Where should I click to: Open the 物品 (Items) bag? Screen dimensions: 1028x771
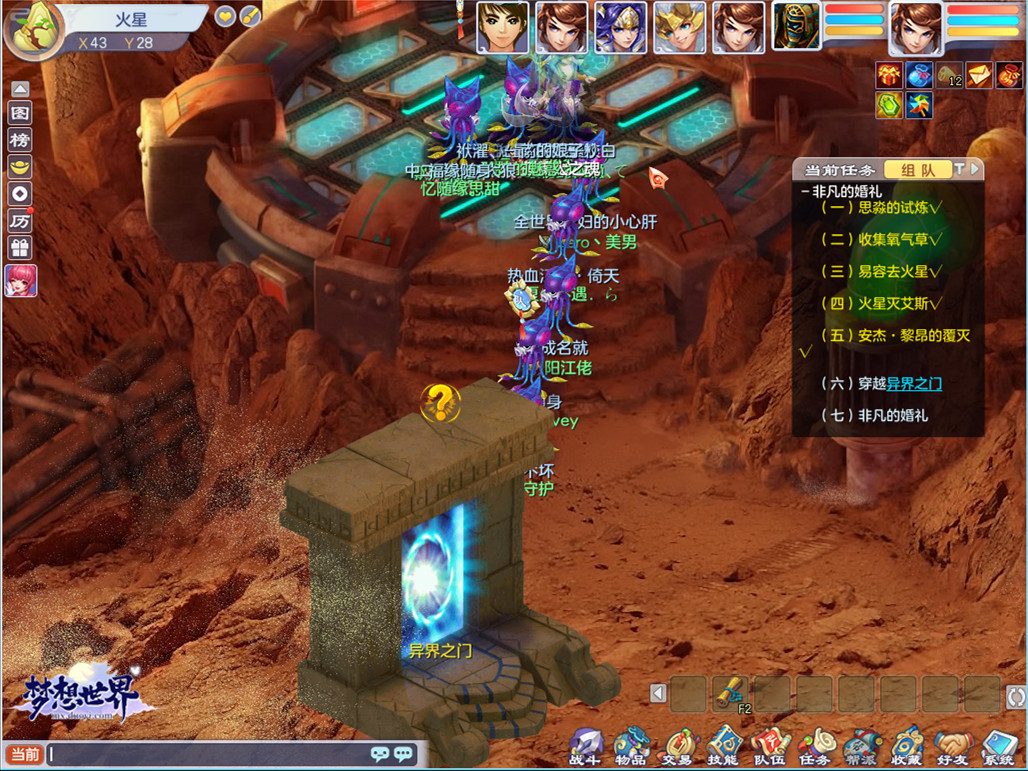631,745
